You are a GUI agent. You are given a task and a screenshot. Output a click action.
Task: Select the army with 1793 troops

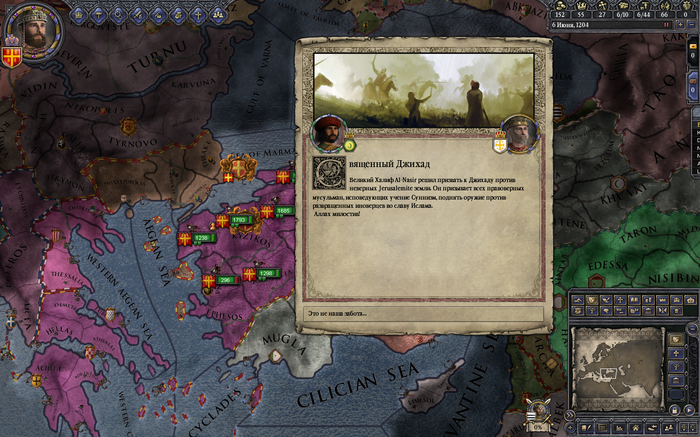pyautogui.click(x=240, y=219)
